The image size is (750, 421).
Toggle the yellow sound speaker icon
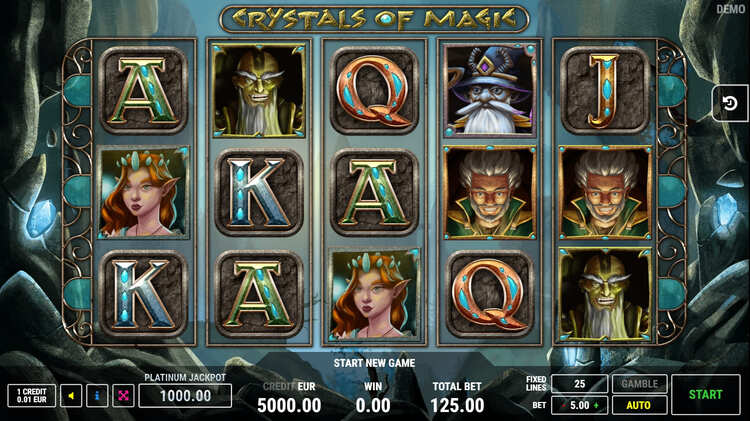71,396
